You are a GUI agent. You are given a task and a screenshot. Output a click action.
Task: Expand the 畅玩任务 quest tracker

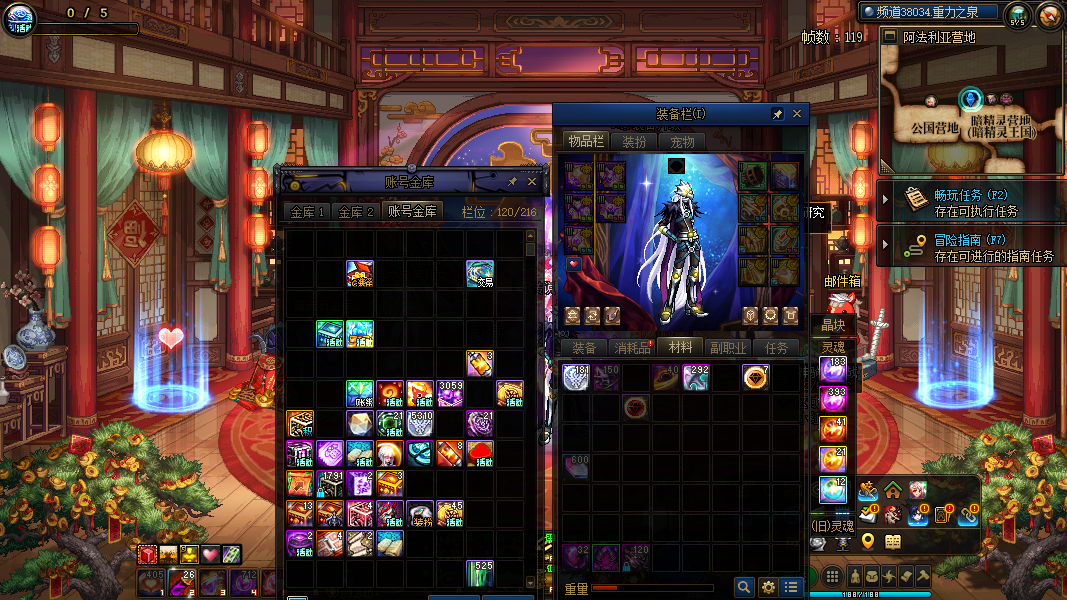pyautogui.click(x=885, y=199)
